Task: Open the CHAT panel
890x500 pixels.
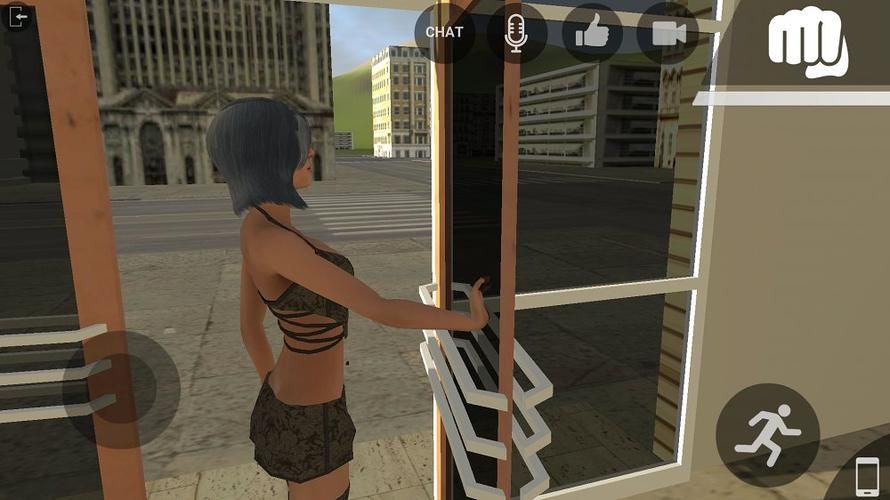Action: point(444,32)
